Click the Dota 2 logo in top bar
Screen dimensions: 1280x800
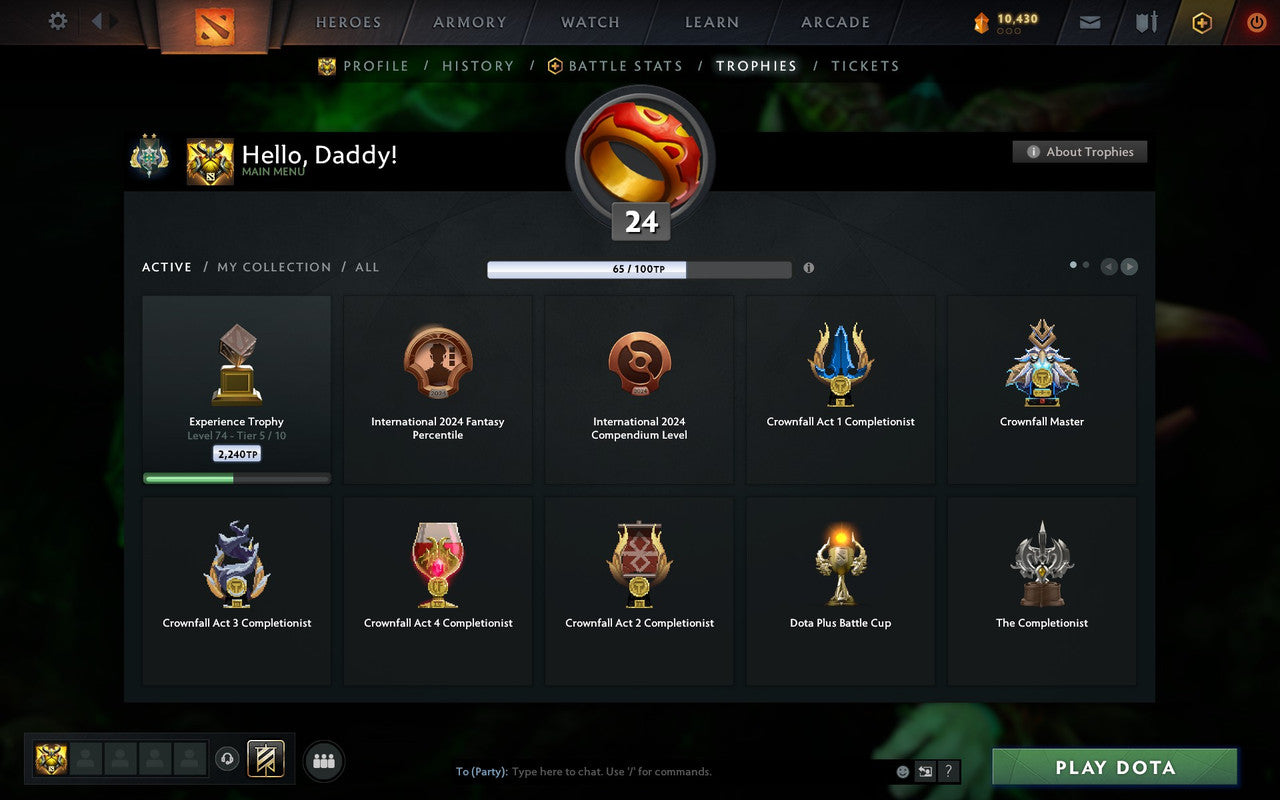[213, 27]
